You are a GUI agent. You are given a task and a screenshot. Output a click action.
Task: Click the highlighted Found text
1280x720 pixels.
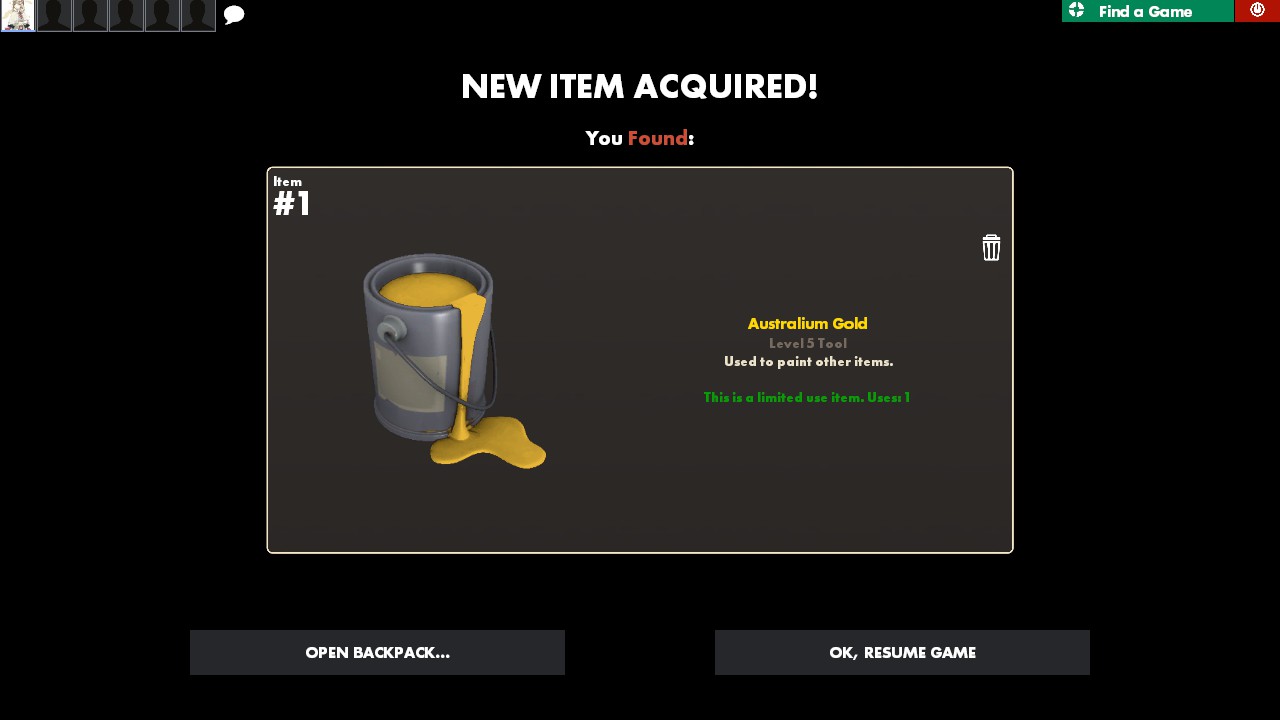click(657, 138)
